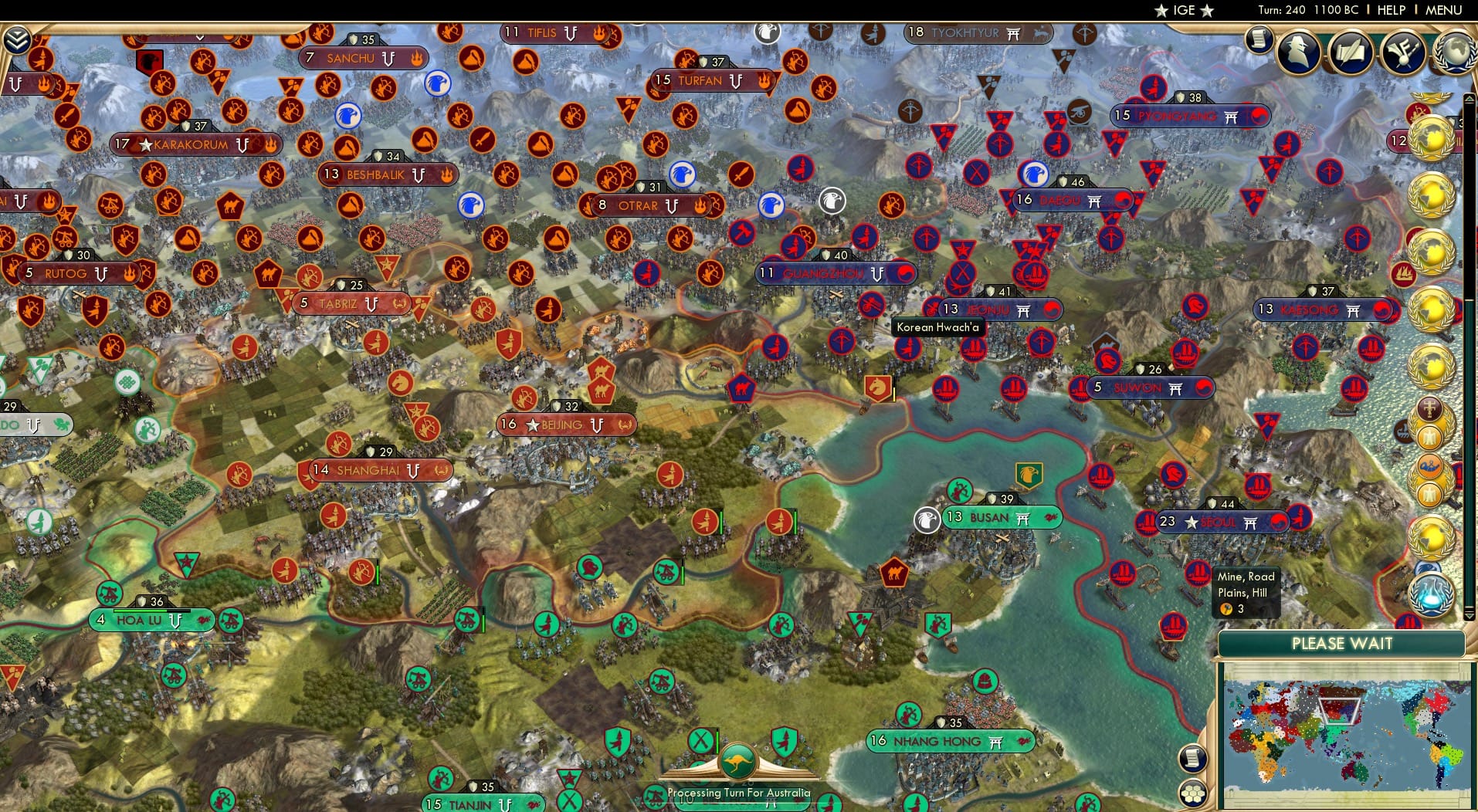
Task: Click the kangaroo icon for Australia's turn processing
Action: [739, 760]
